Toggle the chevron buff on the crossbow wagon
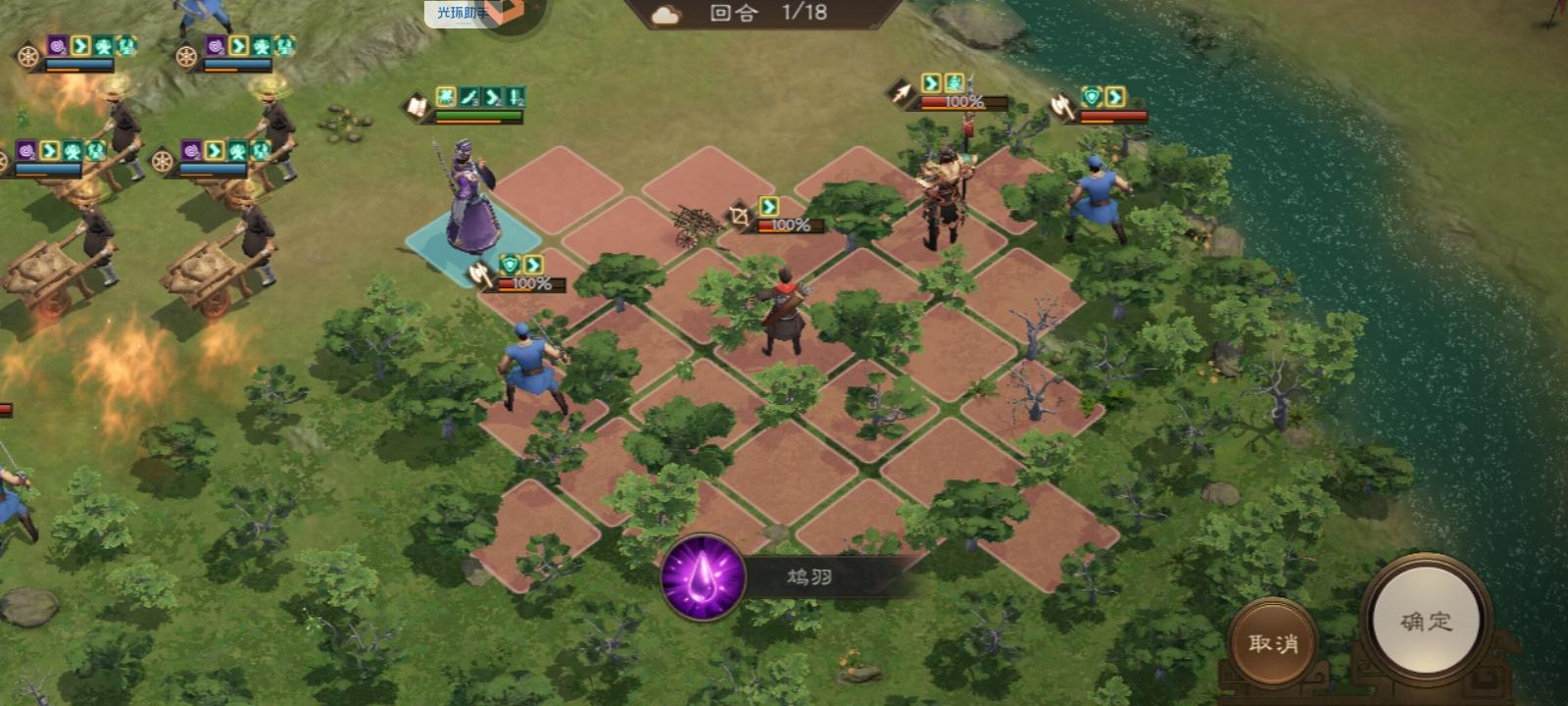The width and height of the screenshot is (1568, 706). click(768, 207)
